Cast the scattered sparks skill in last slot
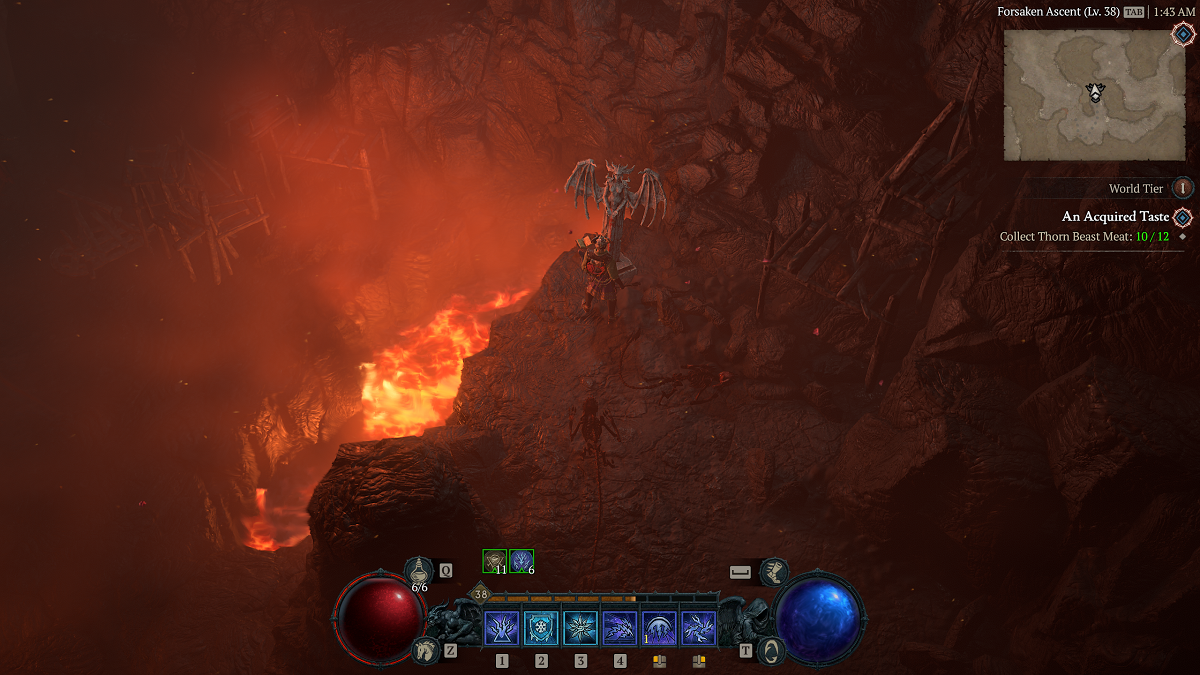This screenshot has height=675, width=1200. point(698,628)
